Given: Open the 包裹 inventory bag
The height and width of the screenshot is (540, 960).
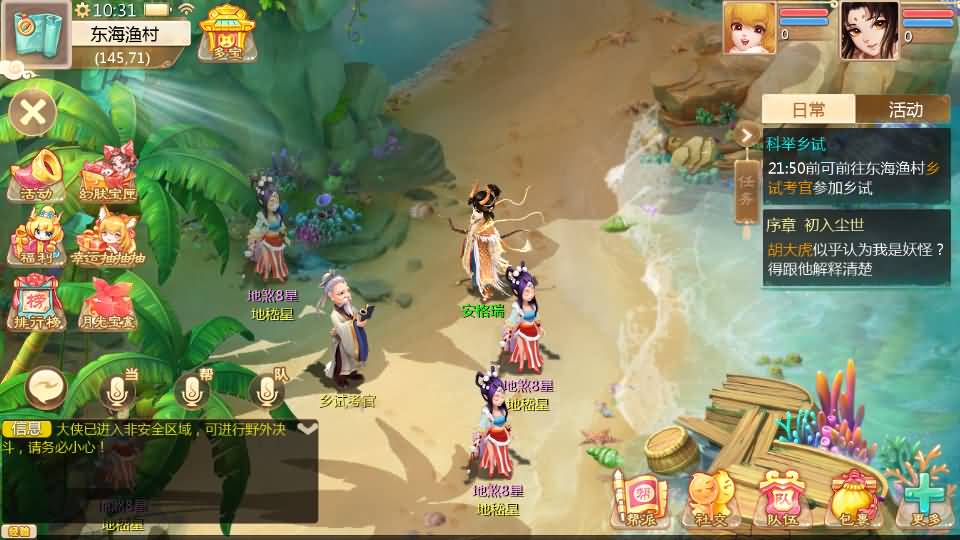Looking at the screenshot, I should (853, 498).
